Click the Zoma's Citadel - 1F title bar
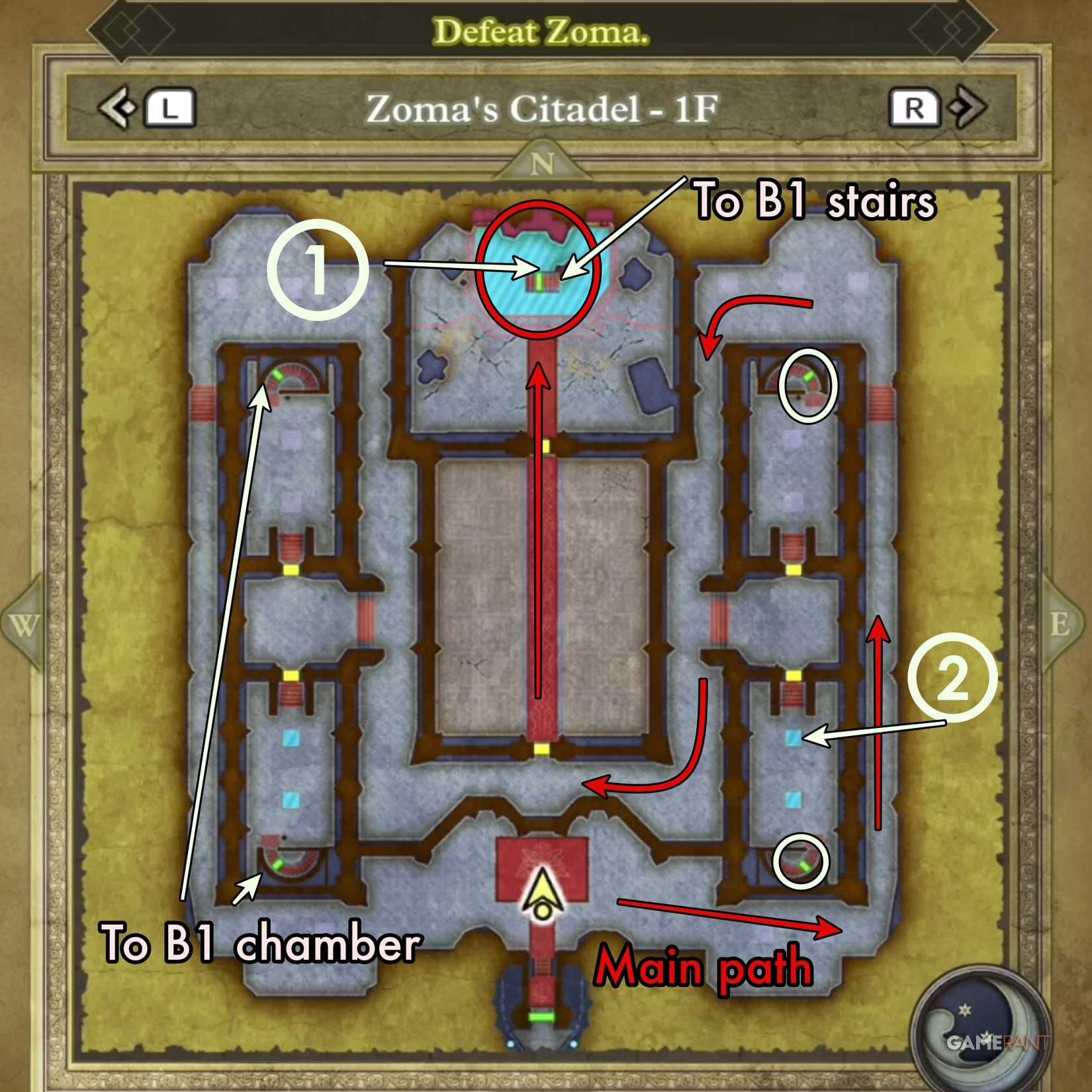Image resolution: width=1092 pixels, height=1092 pixels. point(544,108)
